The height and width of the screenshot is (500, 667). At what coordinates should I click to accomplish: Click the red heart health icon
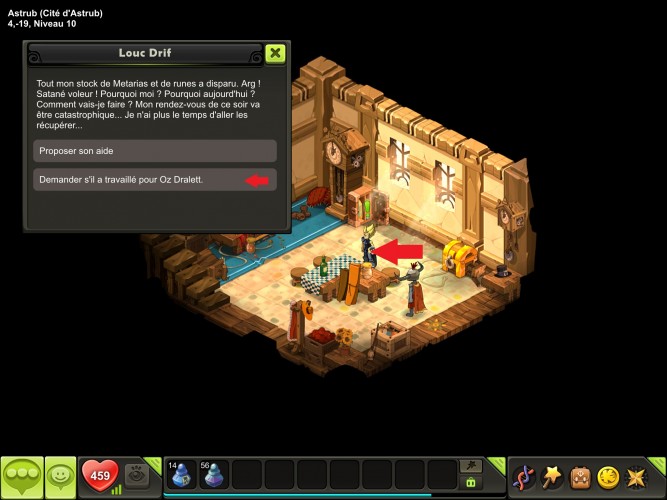[100, 476]
